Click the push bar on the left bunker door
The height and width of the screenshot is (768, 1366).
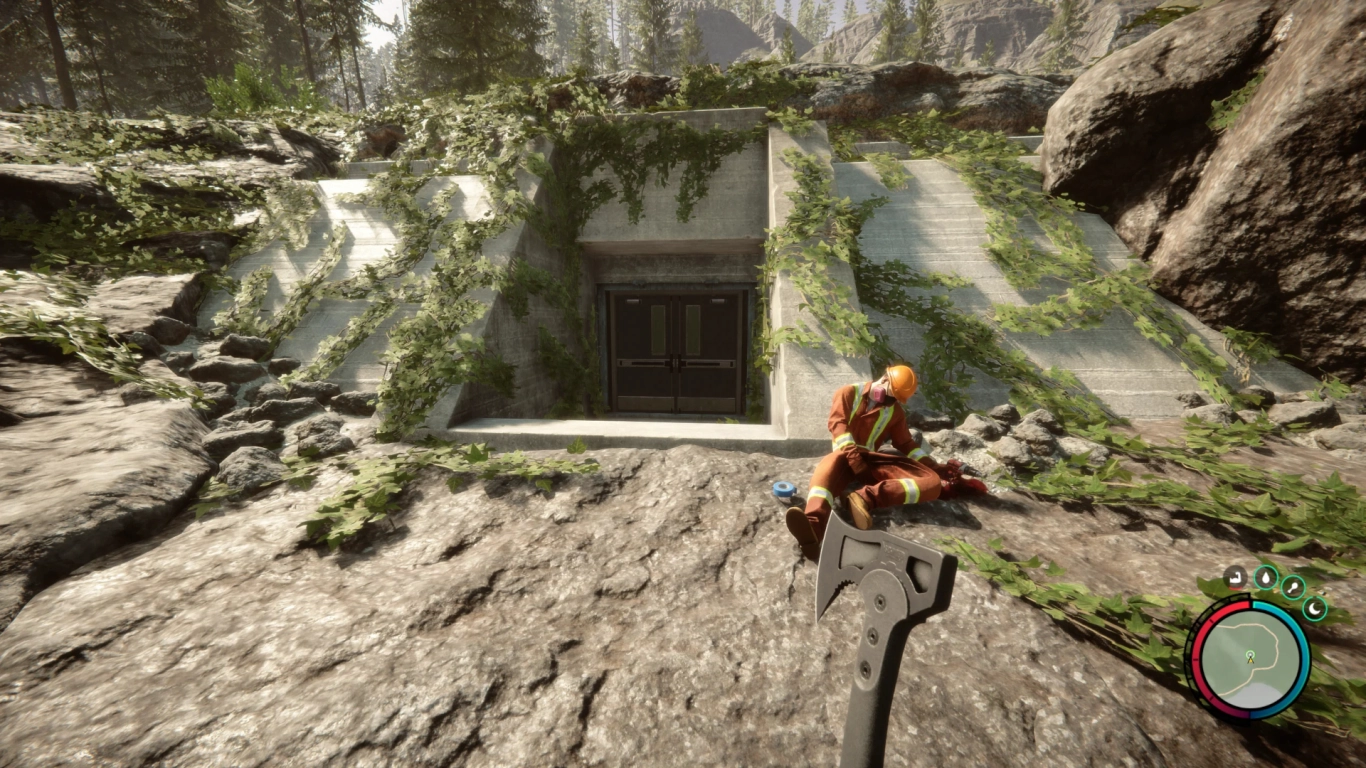coord(646,363)
